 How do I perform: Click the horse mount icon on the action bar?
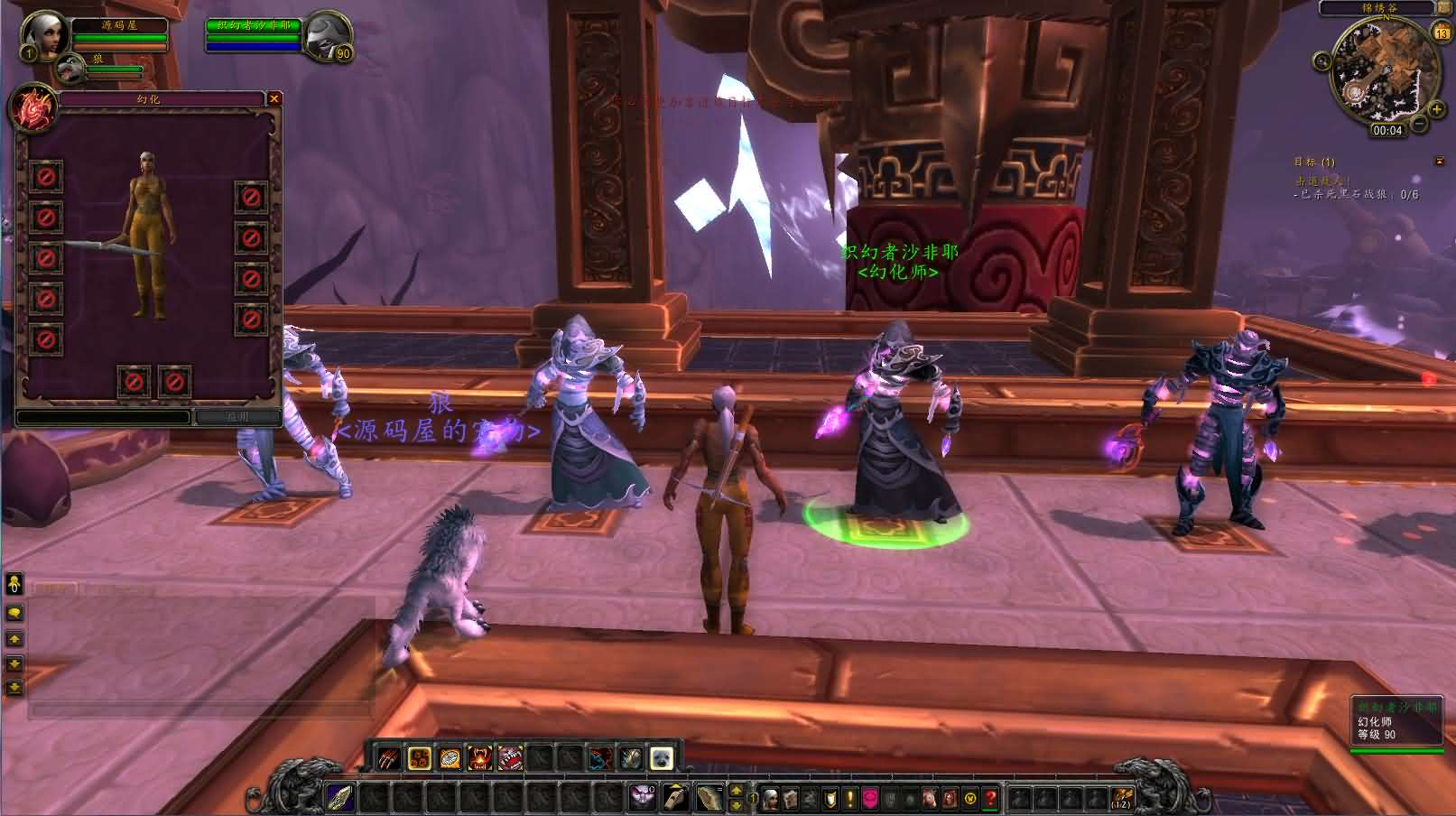point(709,797)
